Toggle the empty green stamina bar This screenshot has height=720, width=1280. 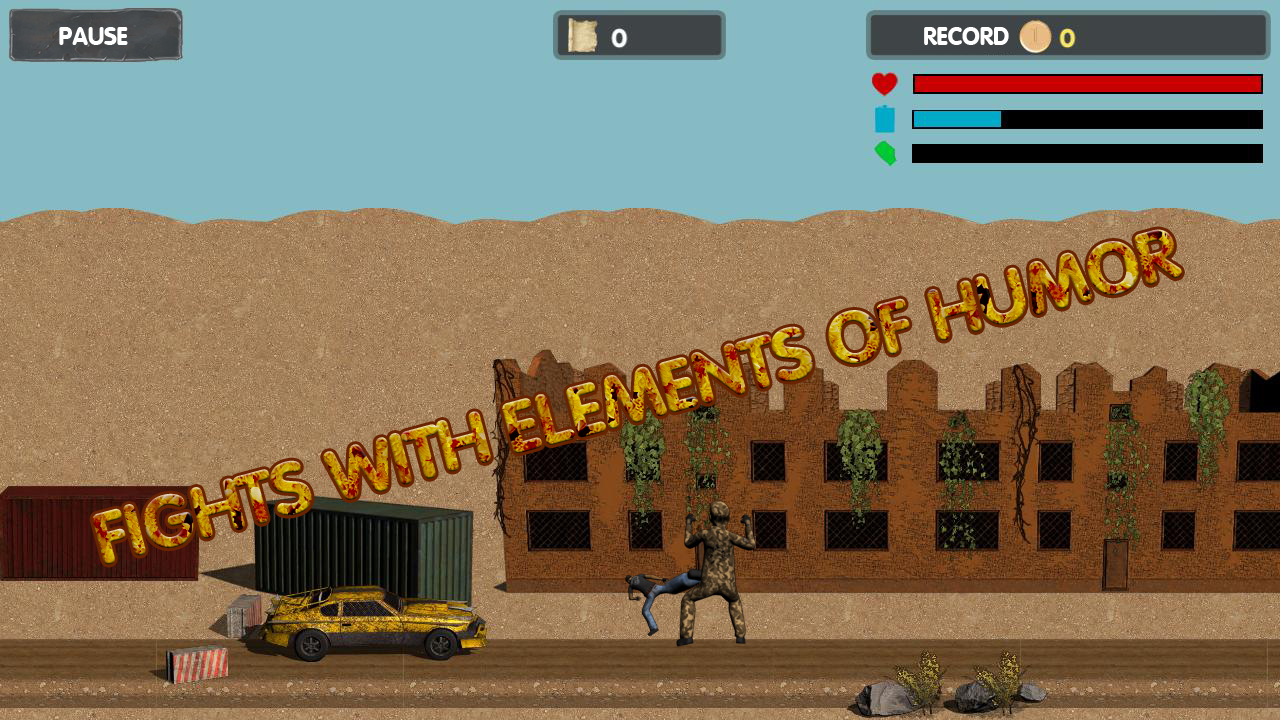1087,154
